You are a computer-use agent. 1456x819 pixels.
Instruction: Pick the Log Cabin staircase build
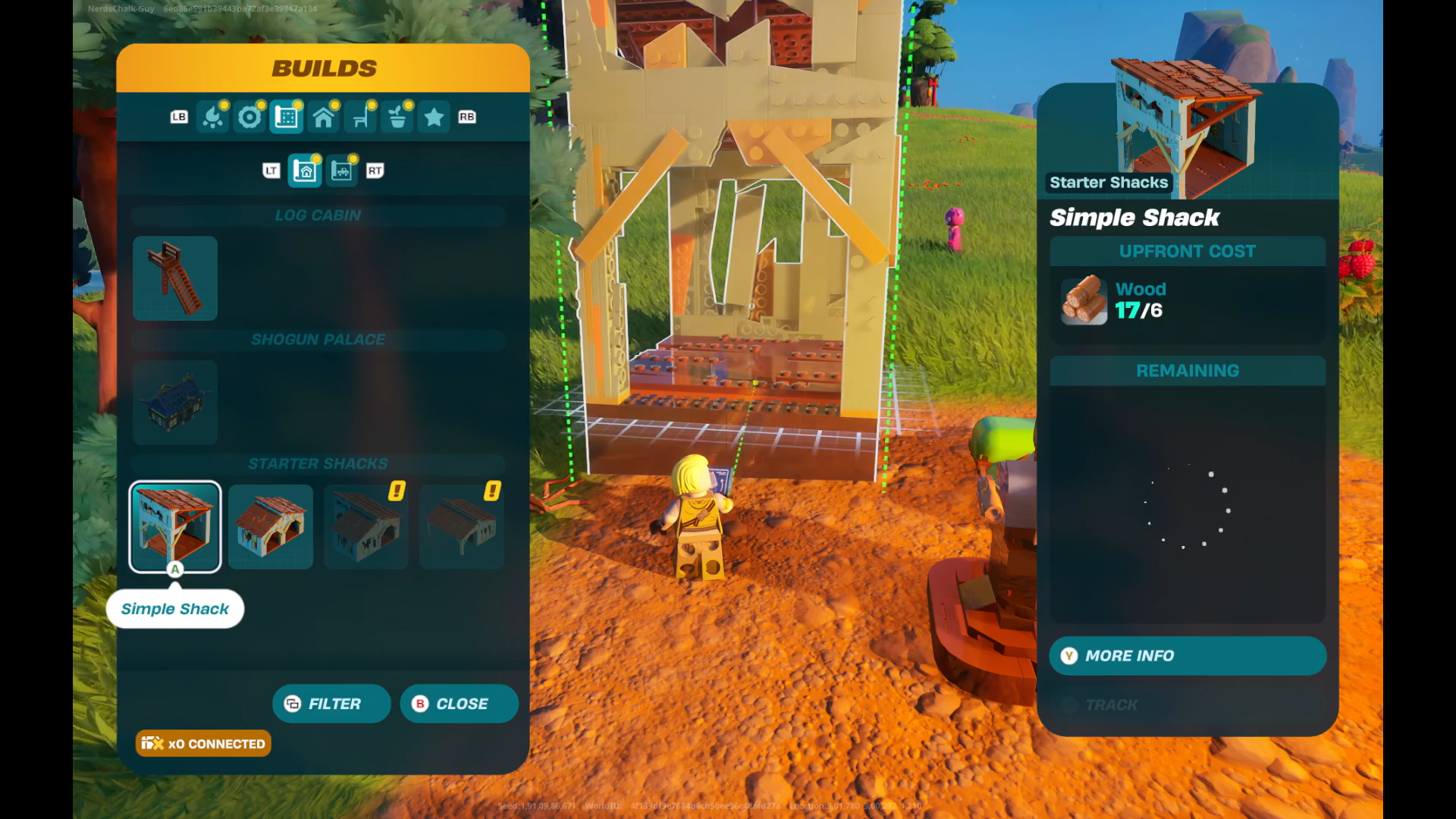click(x=175, y=278)
